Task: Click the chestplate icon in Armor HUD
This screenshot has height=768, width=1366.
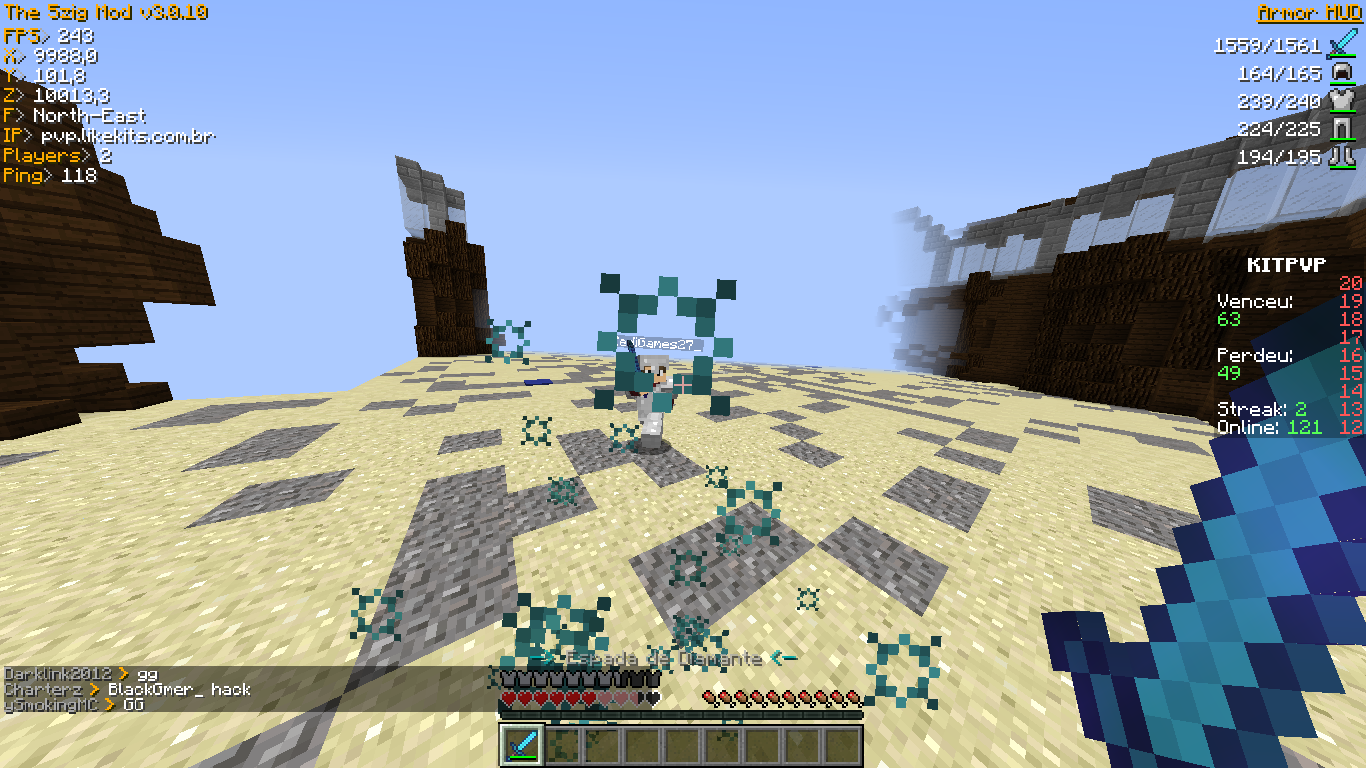Action: (1341, 101)
